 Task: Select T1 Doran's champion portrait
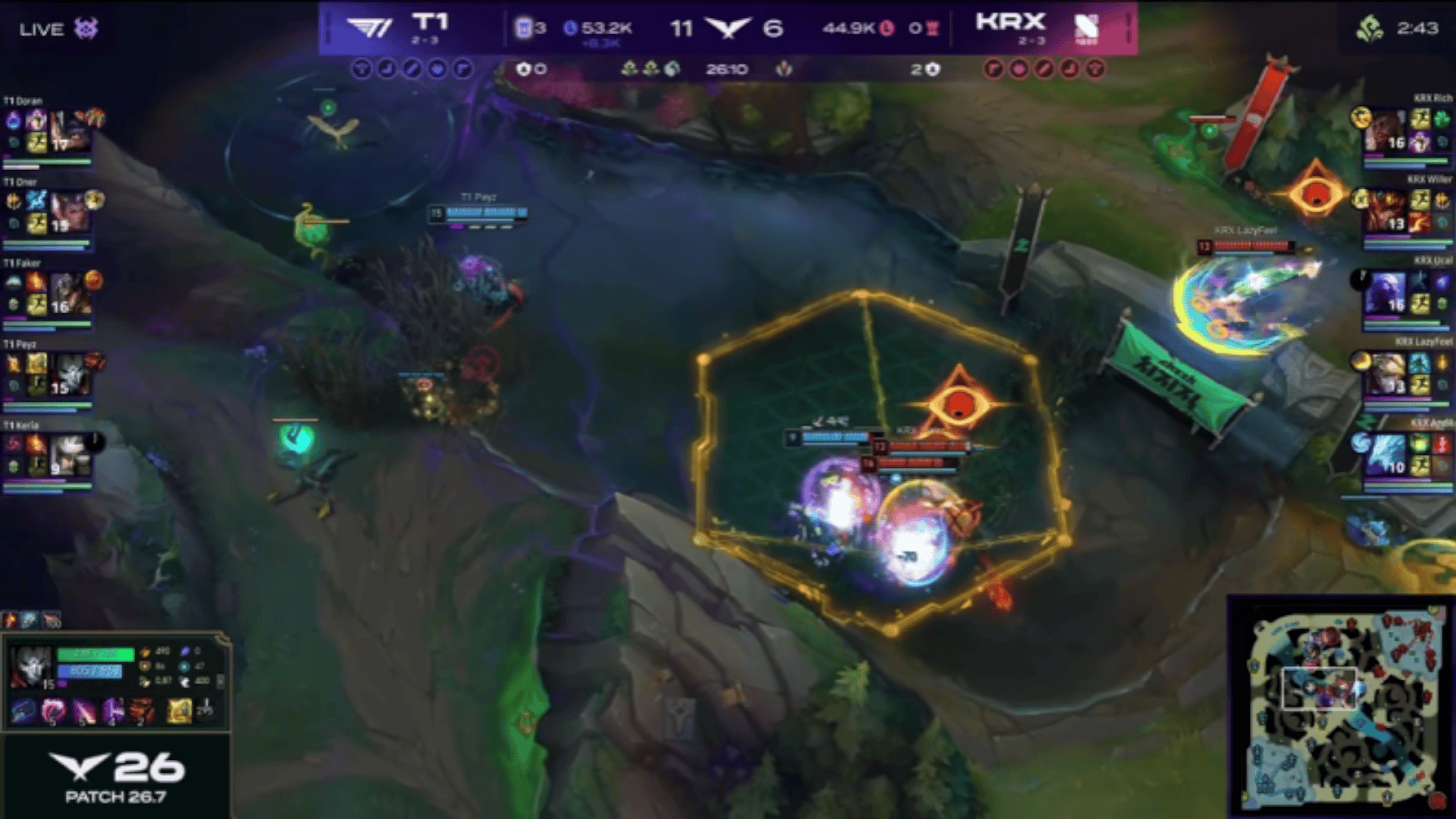(70, 130)
